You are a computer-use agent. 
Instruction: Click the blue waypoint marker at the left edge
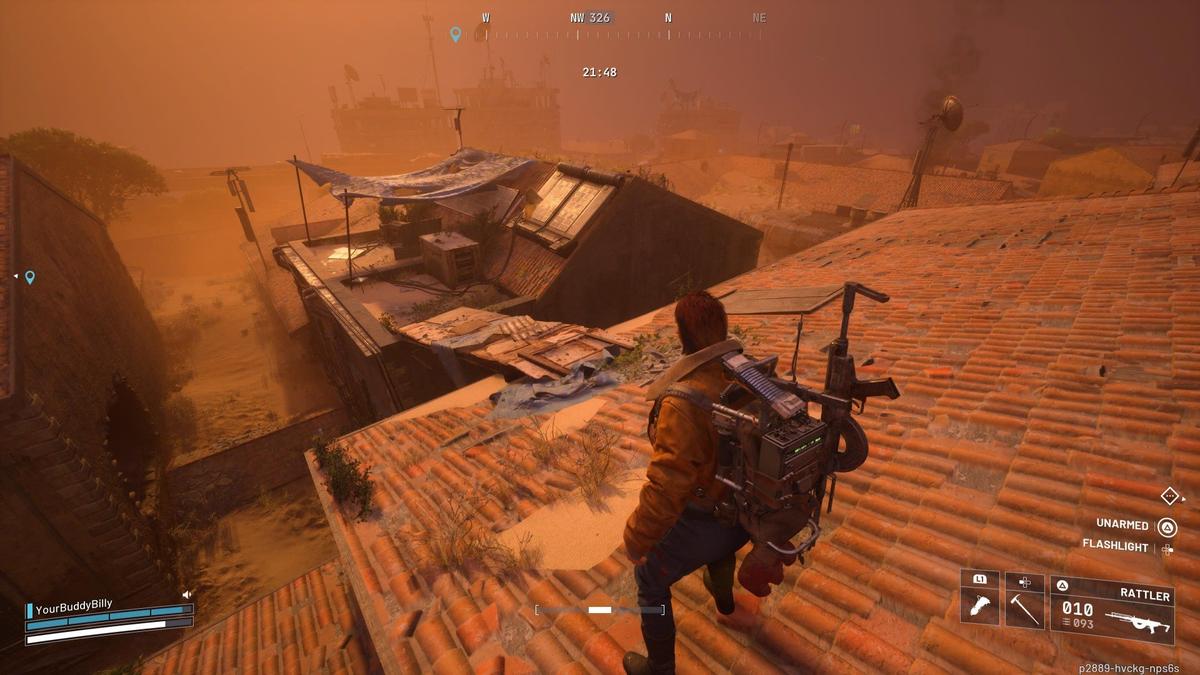click(30, 277)
